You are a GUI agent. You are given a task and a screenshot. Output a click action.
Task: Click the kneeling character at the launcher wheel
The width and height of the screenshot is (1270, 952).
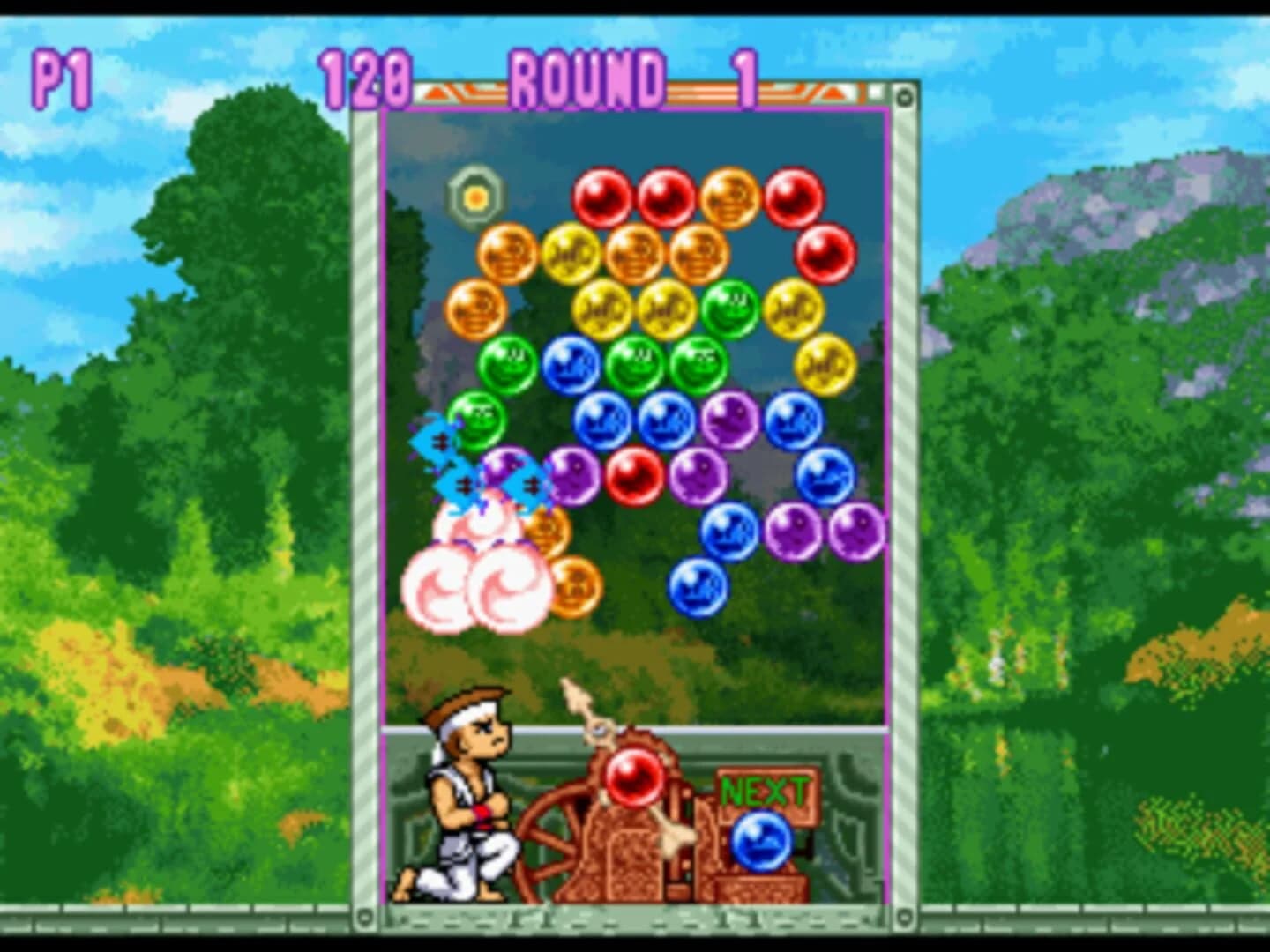pos(463,802)
